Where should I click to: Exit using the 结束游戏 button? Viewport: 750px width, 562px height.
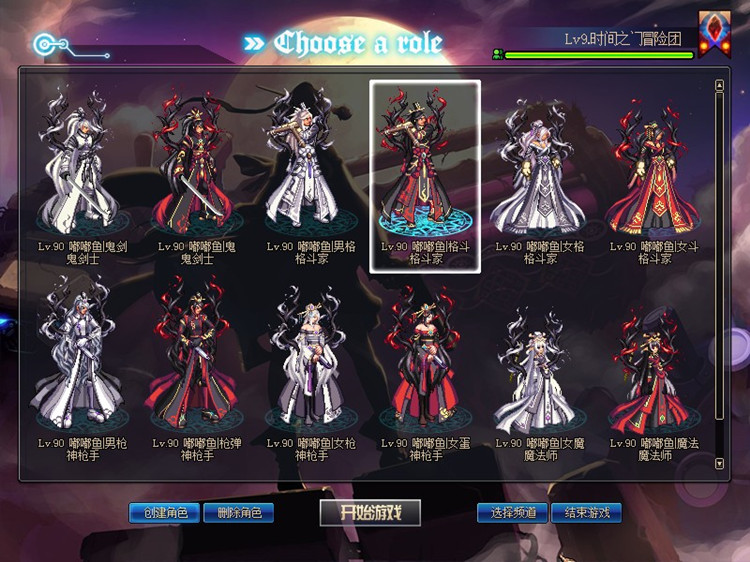[586, 513]
